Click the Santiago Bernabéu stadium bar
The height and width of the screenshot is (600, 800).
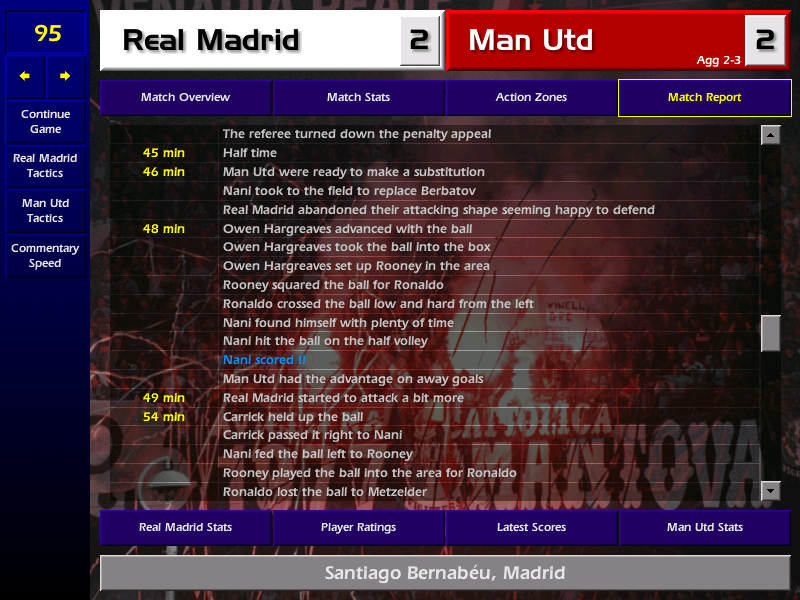[x=445, y=573]
